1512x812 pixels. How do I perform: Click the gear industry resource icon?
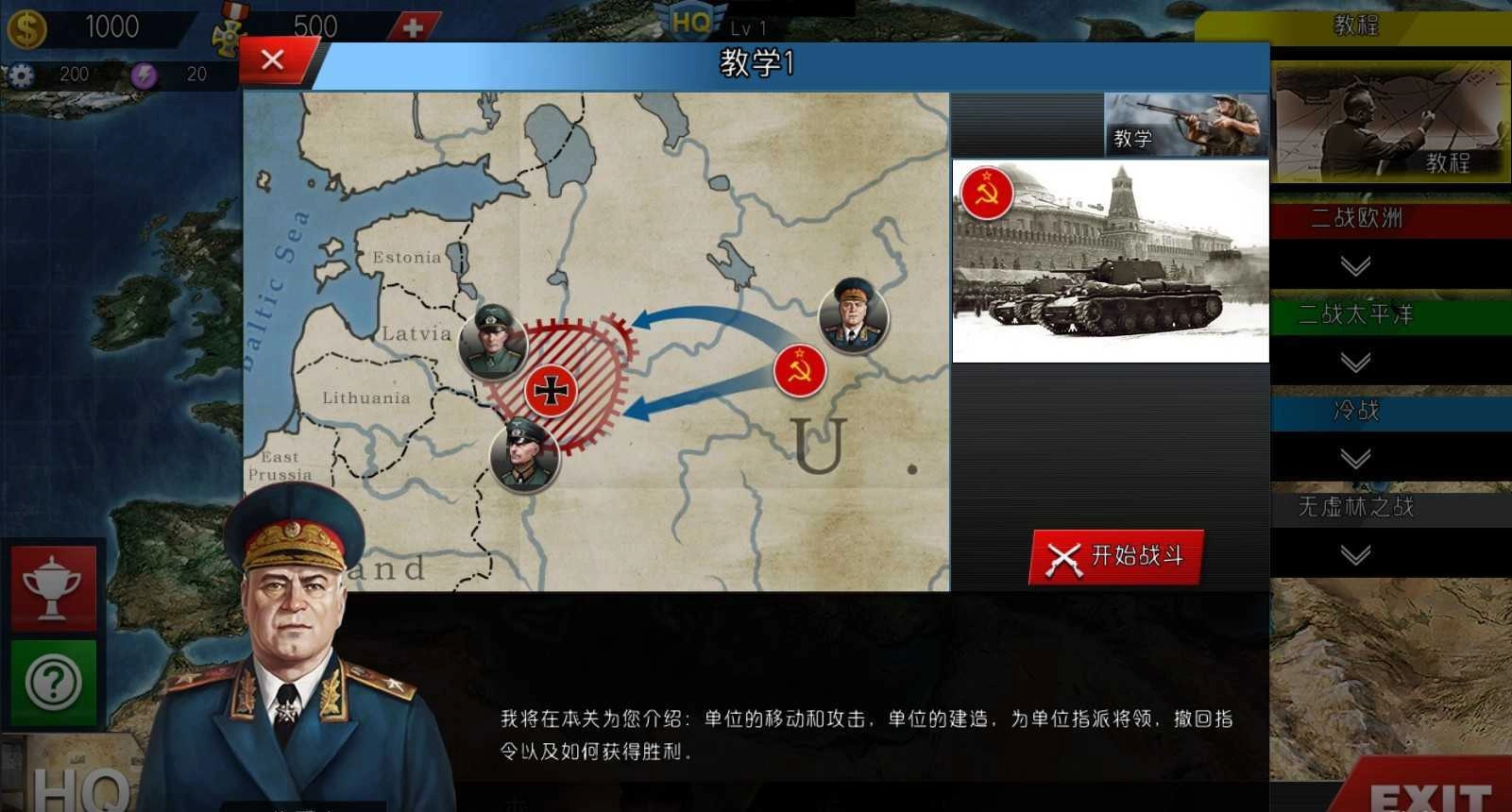tap(21, 74)
